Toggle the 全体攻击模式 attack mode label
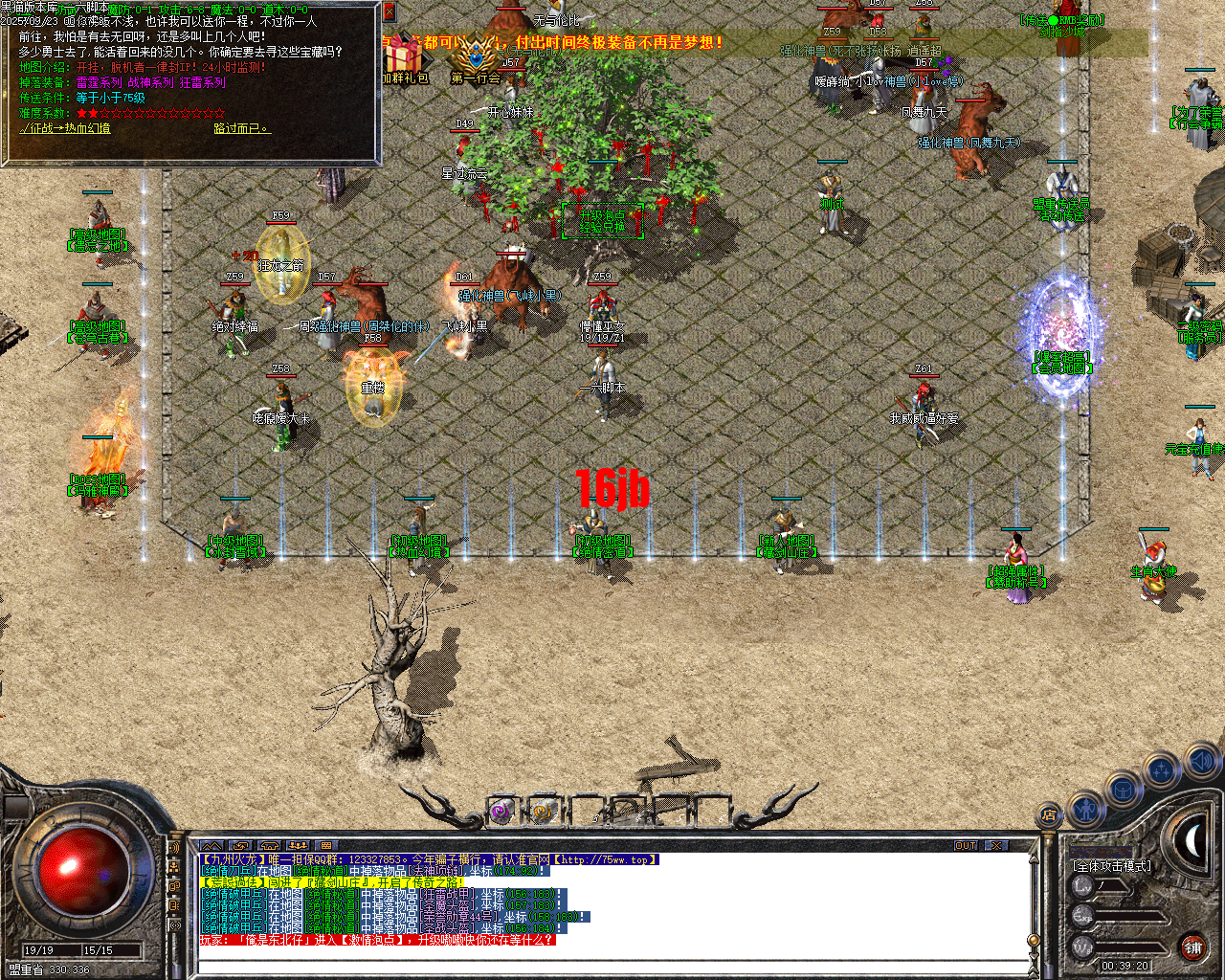 tap(1112, 865)
